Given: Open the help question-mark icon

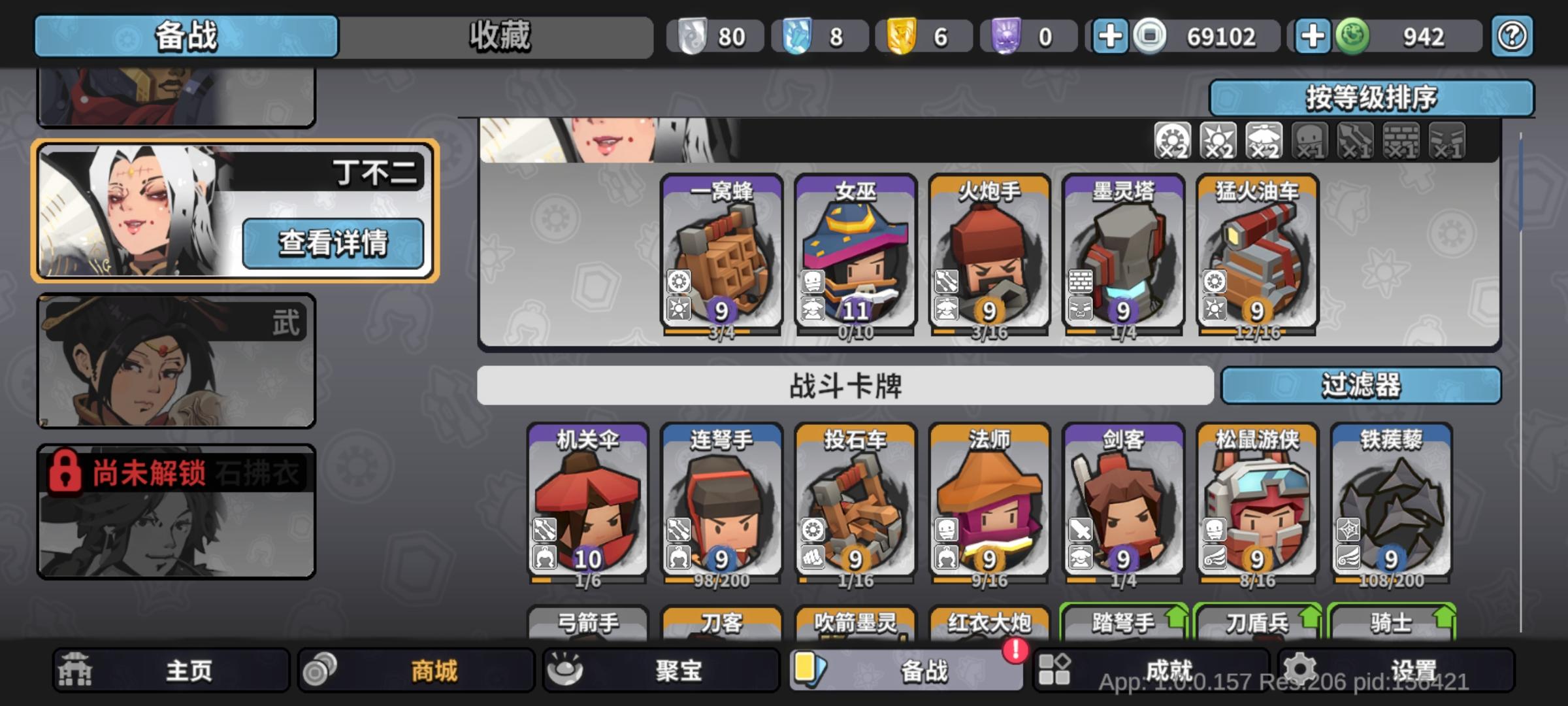Looking at the screenshot, I should (1511, 36).
